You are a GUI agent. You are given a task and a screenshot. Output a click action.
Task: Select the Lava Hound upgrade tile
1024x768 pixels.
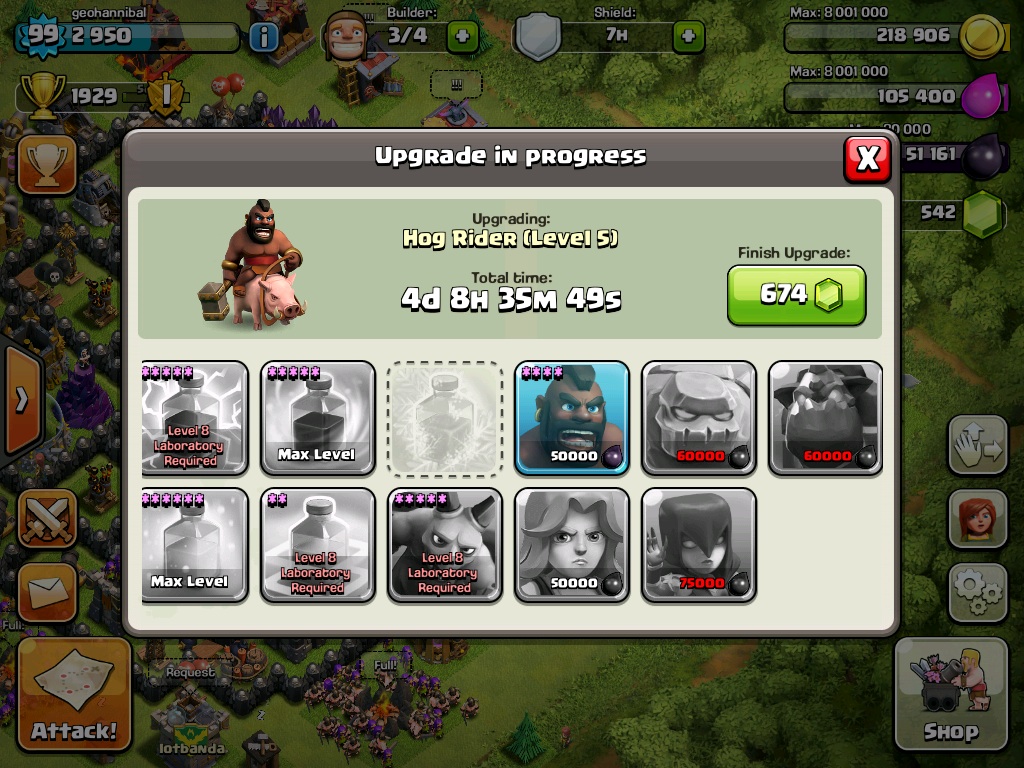point(826,418)
